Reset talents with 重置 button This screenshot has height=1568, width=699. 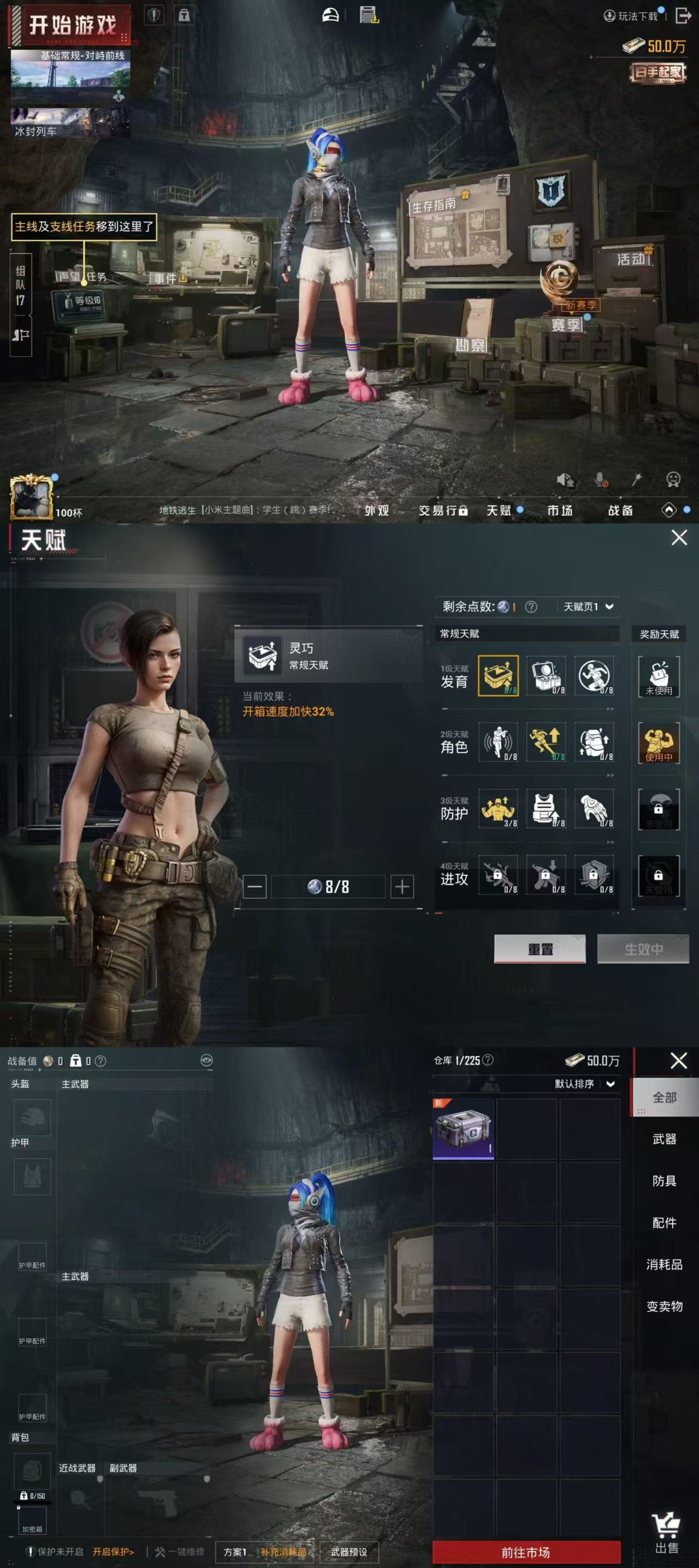[x=540, y=949]
